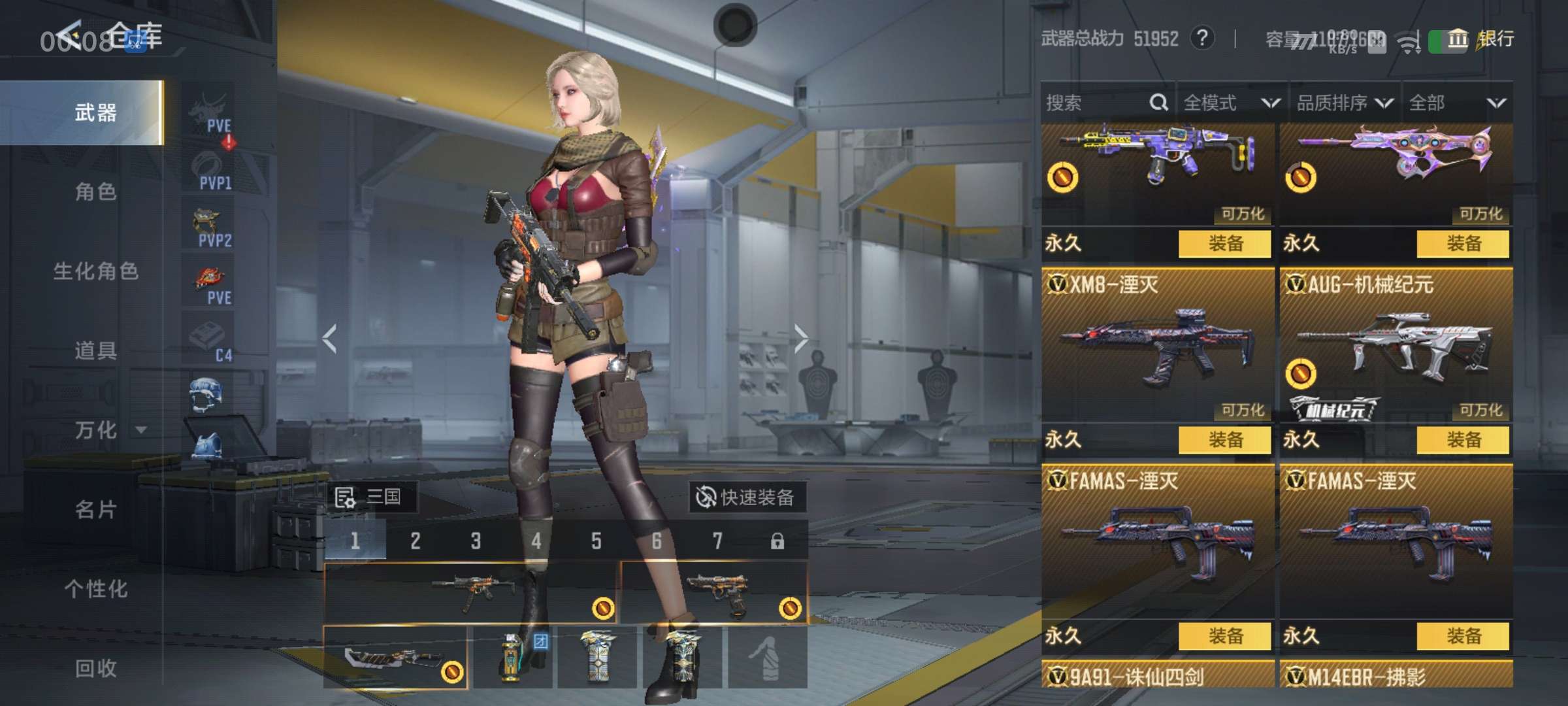Click the 快速装备 quick equip button
Image resolution: width=1568 pixels, height=706 pixels.
(x=747, y=497)
